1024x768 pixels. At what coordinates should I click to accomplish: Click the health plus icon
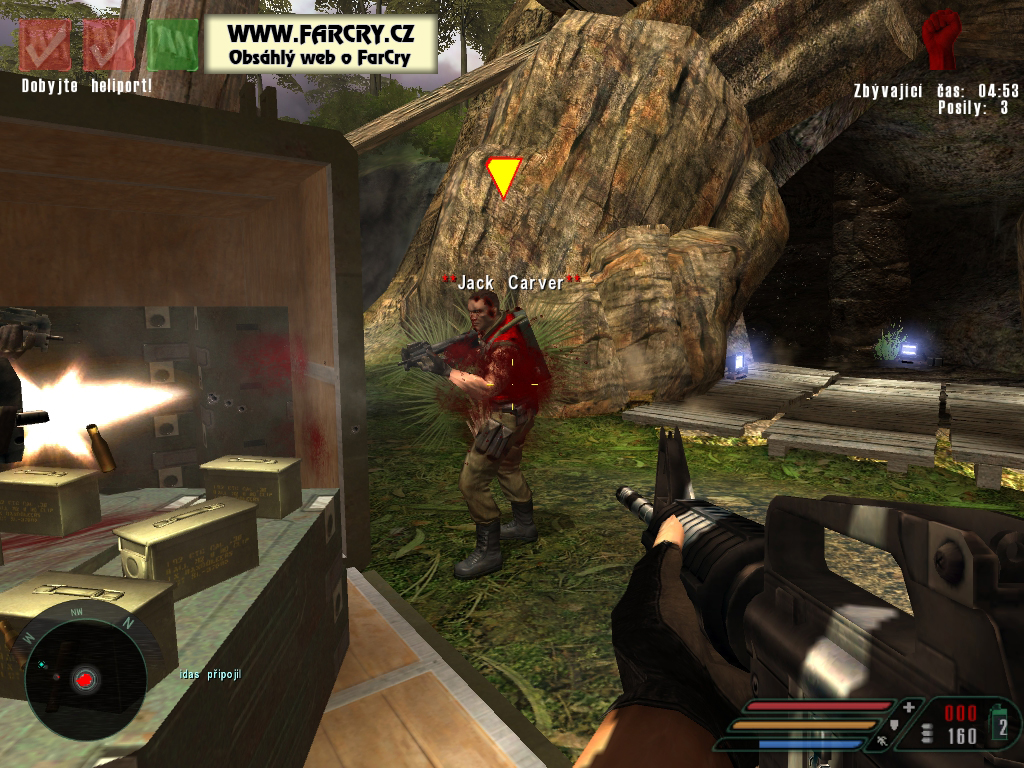click(x=908, y=707)
